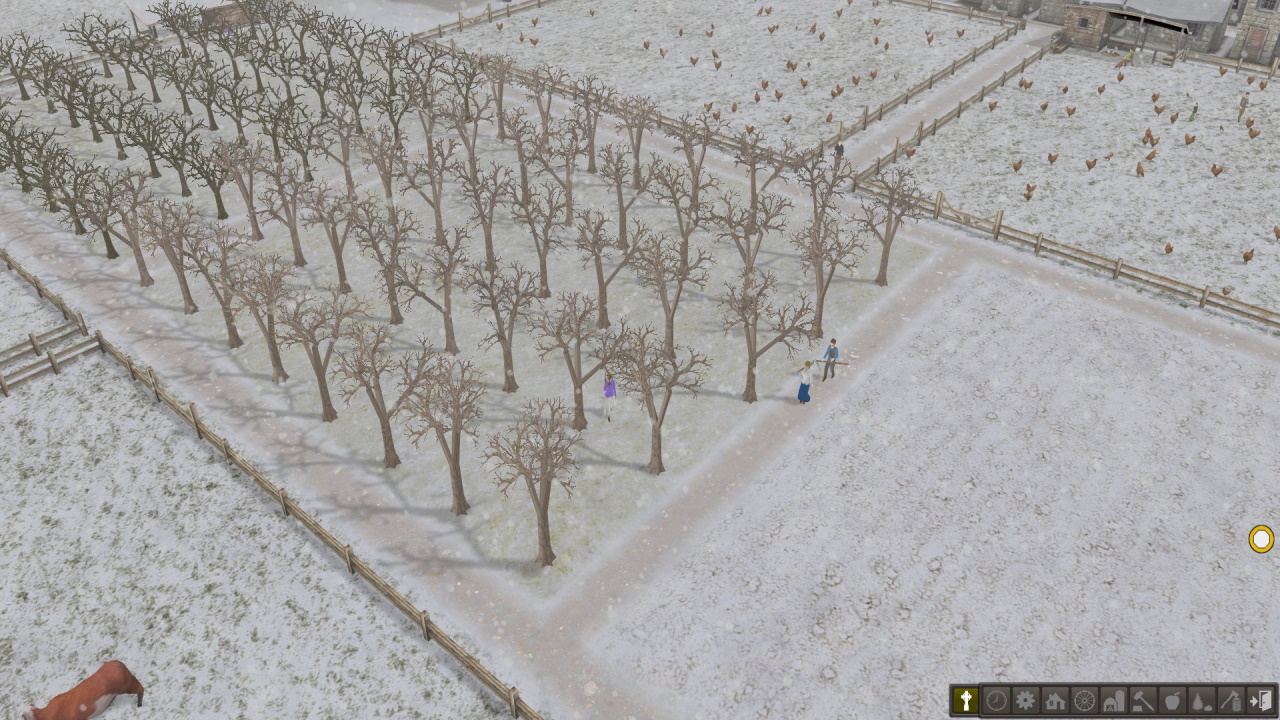Select the highlighted cross gravestone toolbar icon
The height and width of the screenshot is (720, 1280).
point(965,700)
